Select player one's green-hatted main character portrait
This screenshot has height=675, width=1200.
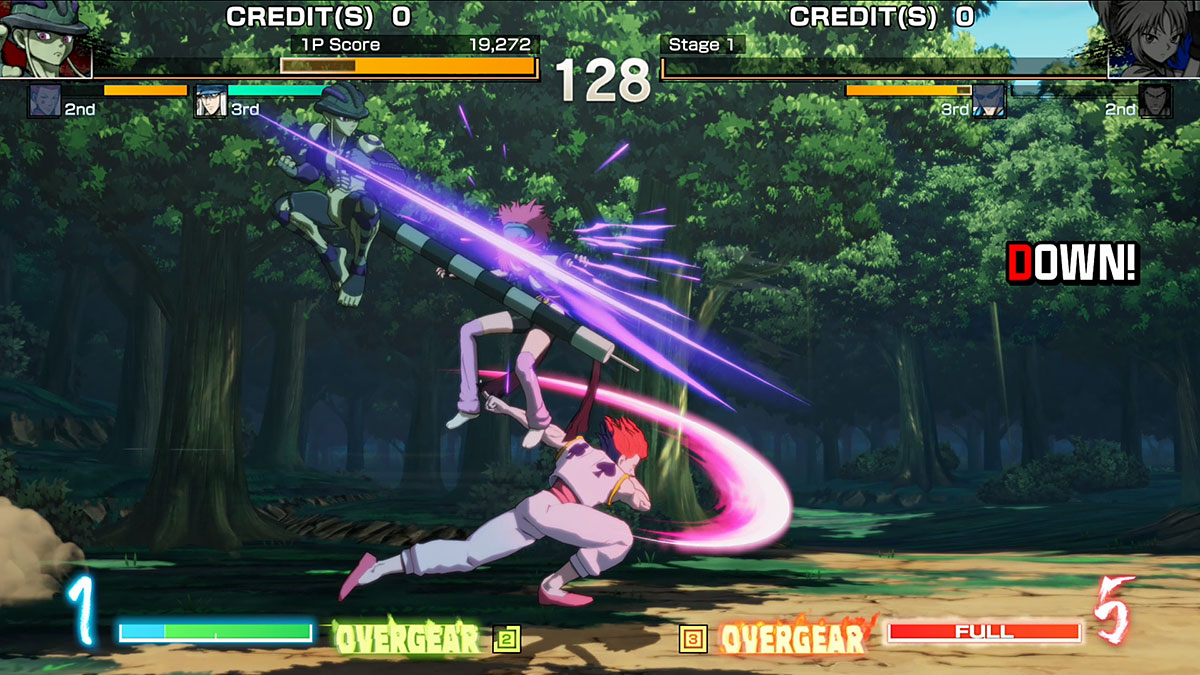[45, 40]
